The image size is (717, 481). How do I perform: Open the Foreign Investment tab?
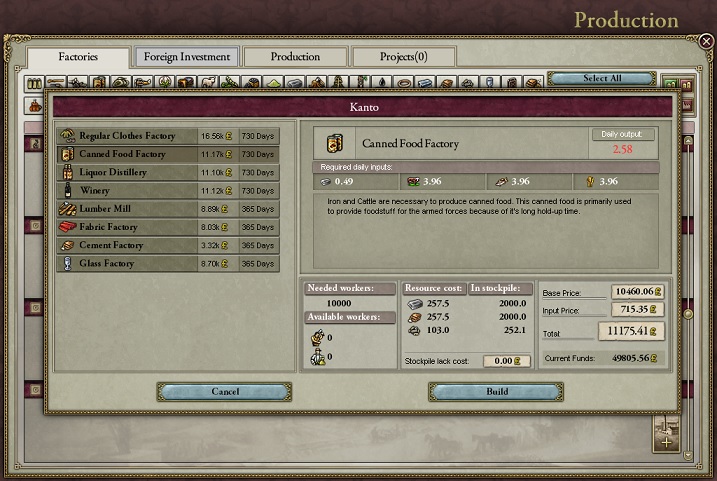pyautogui.click(x=187, y=57)
